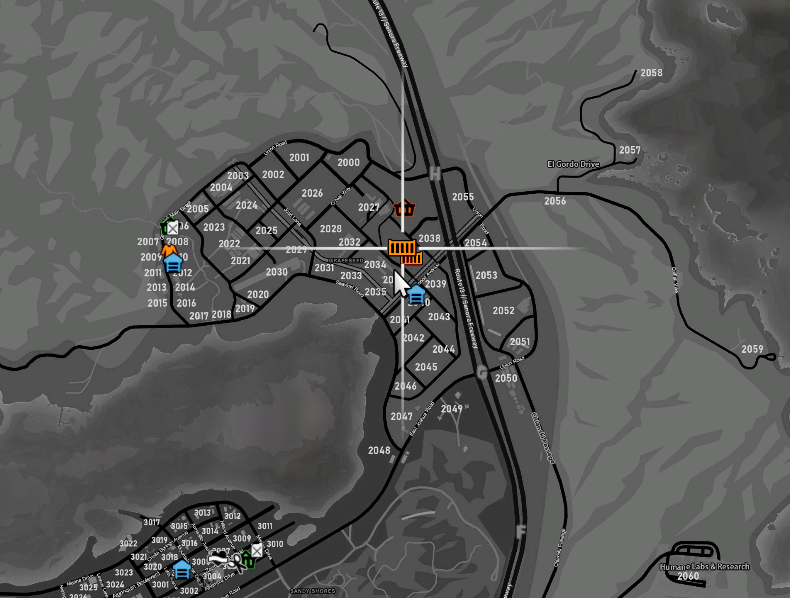Click the blue garage marker near postal 2039

(416, 293)
